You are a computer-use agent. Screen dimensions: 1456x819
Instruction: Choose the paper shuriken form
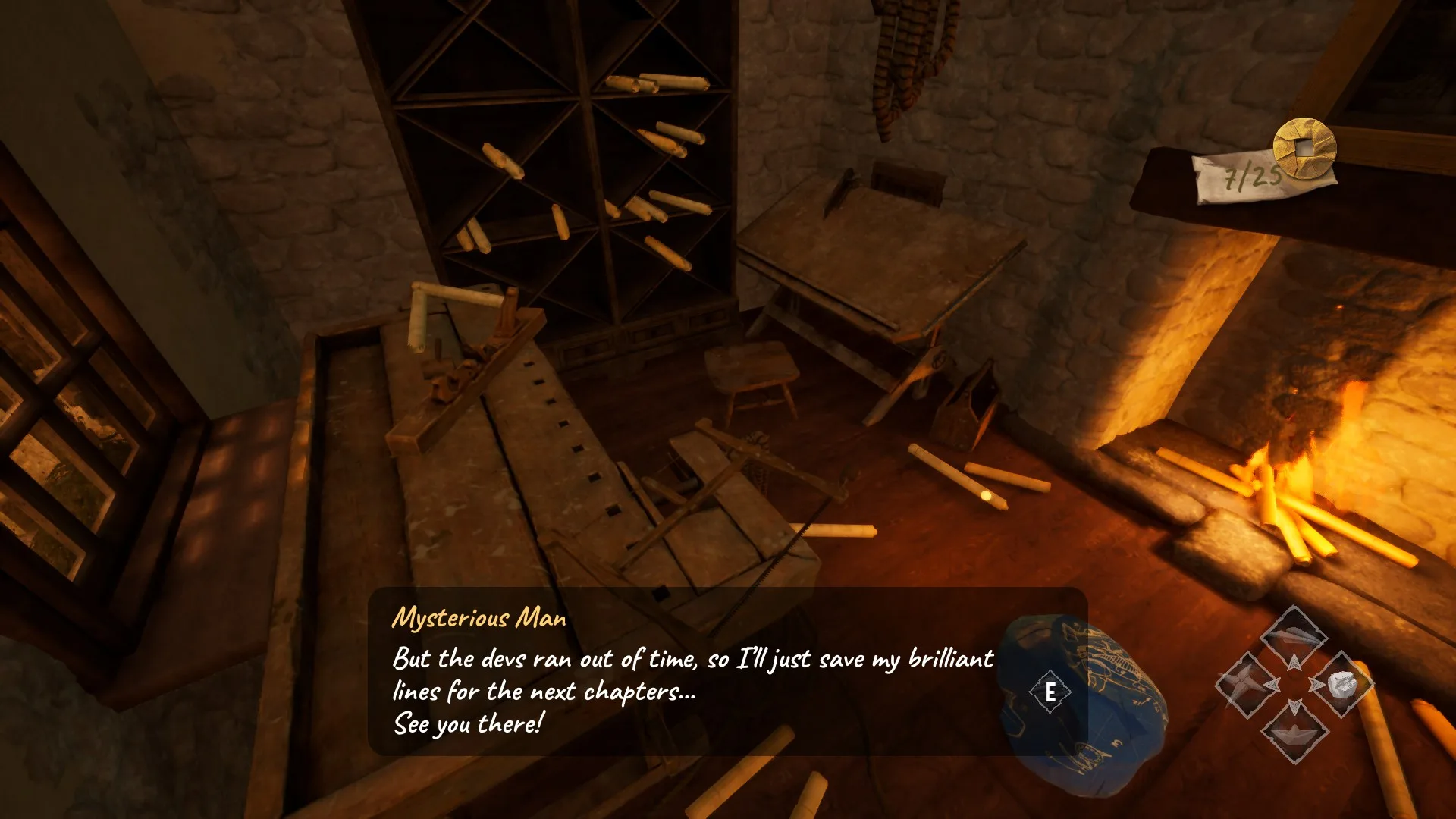1246,685
